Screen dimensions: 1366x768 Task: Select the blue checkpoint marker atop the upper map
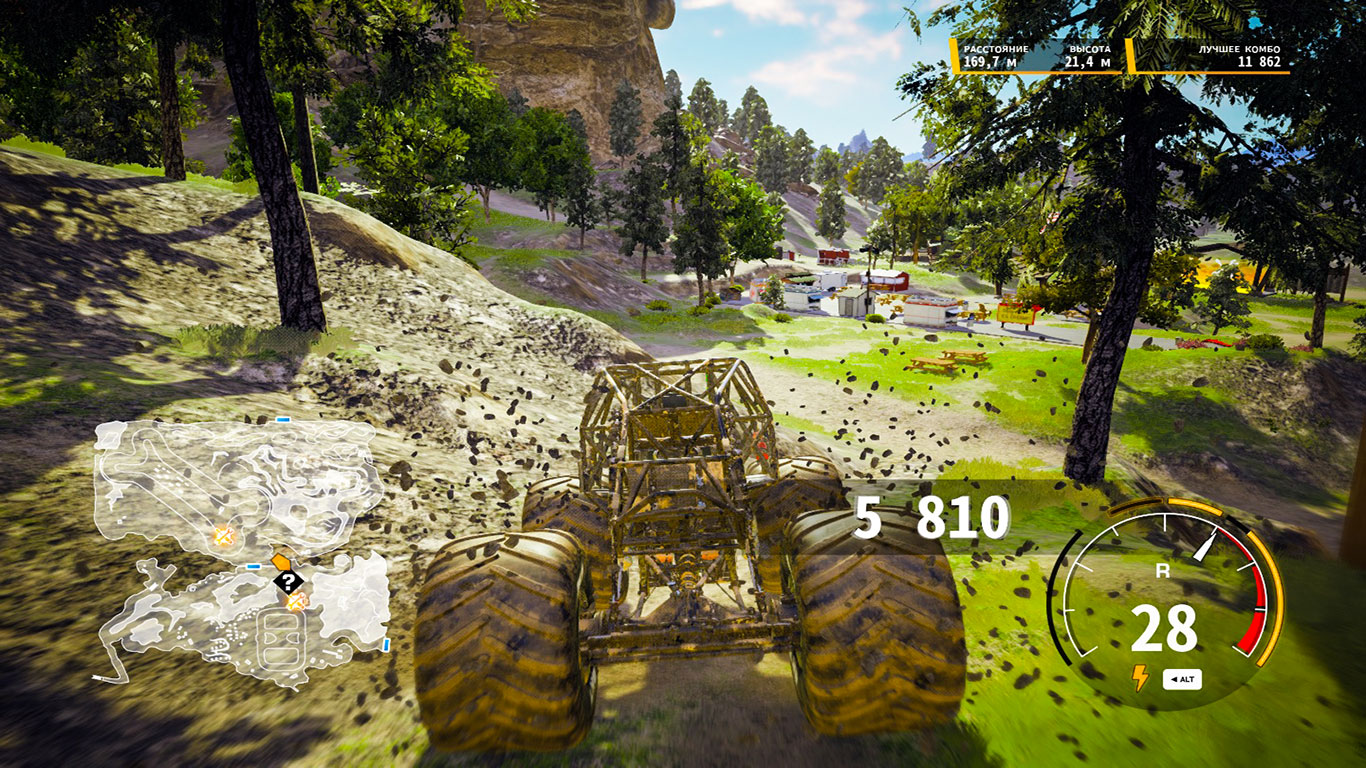pyautogui.click(x=281, y=419)
